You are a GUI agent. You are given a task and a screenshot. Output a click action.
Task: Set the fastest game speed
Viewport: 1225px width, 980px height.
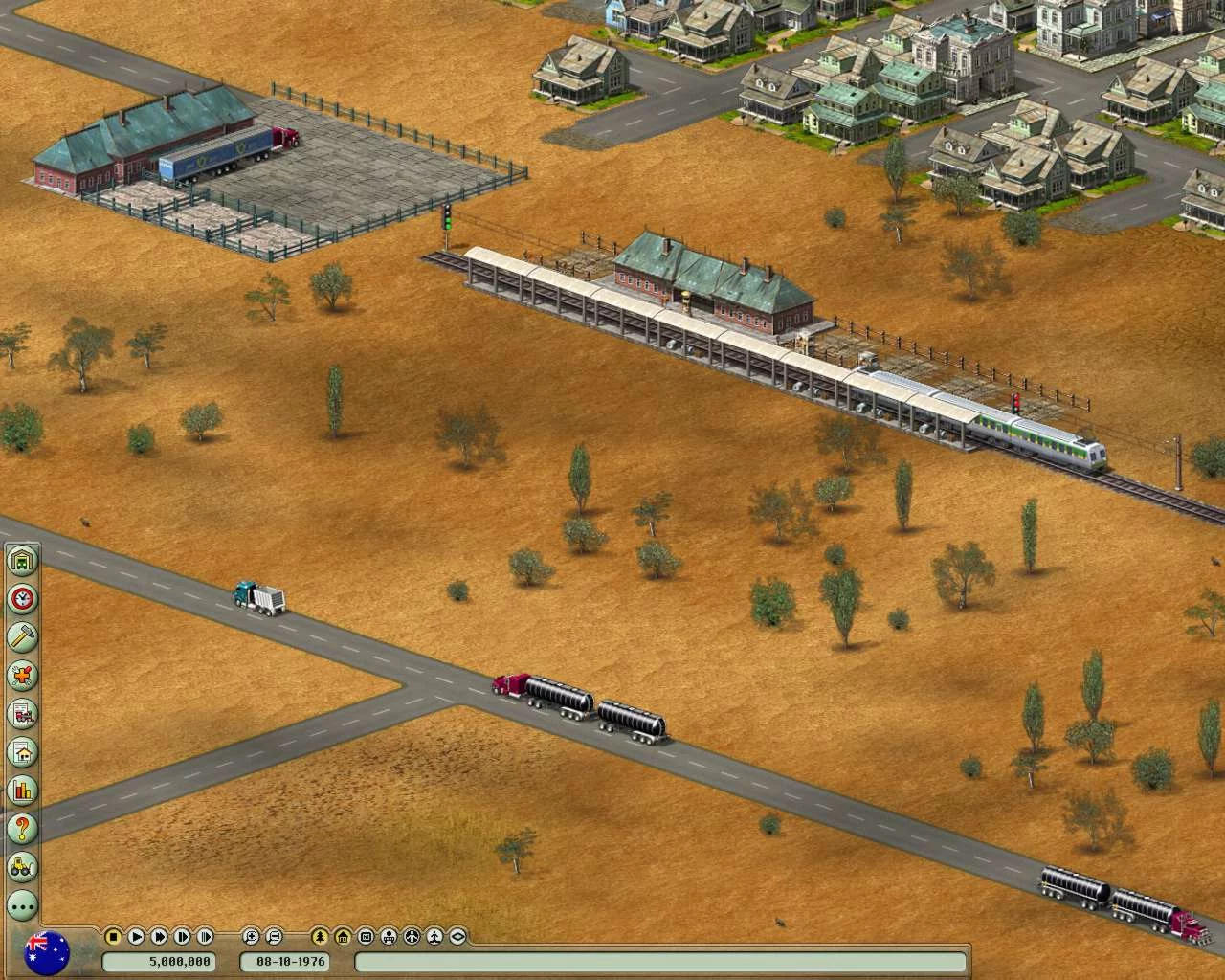(x=207, y=937)
